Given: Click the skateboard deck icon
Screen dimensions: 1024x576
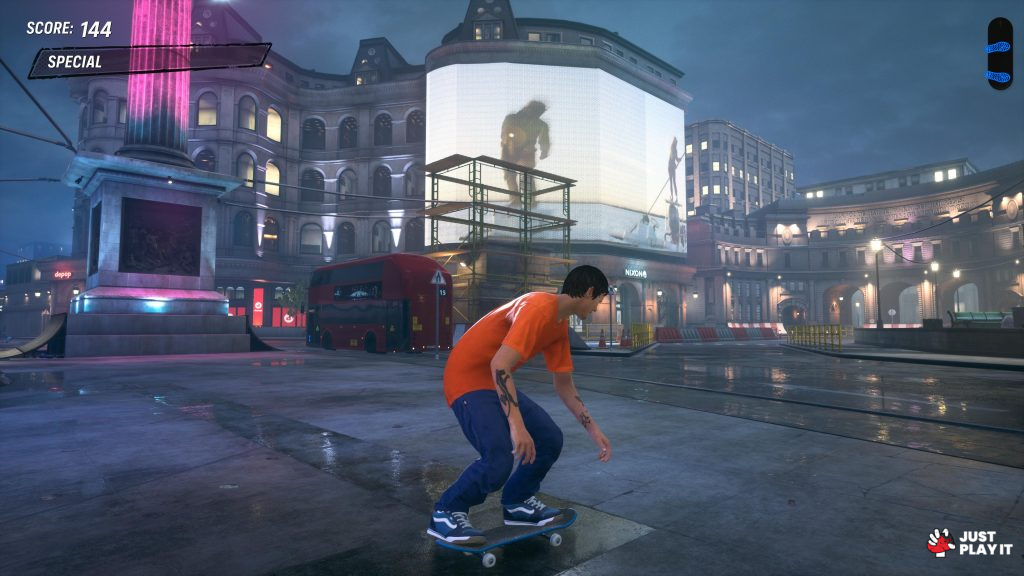Looking at the screenshot, I should (999, 54).
